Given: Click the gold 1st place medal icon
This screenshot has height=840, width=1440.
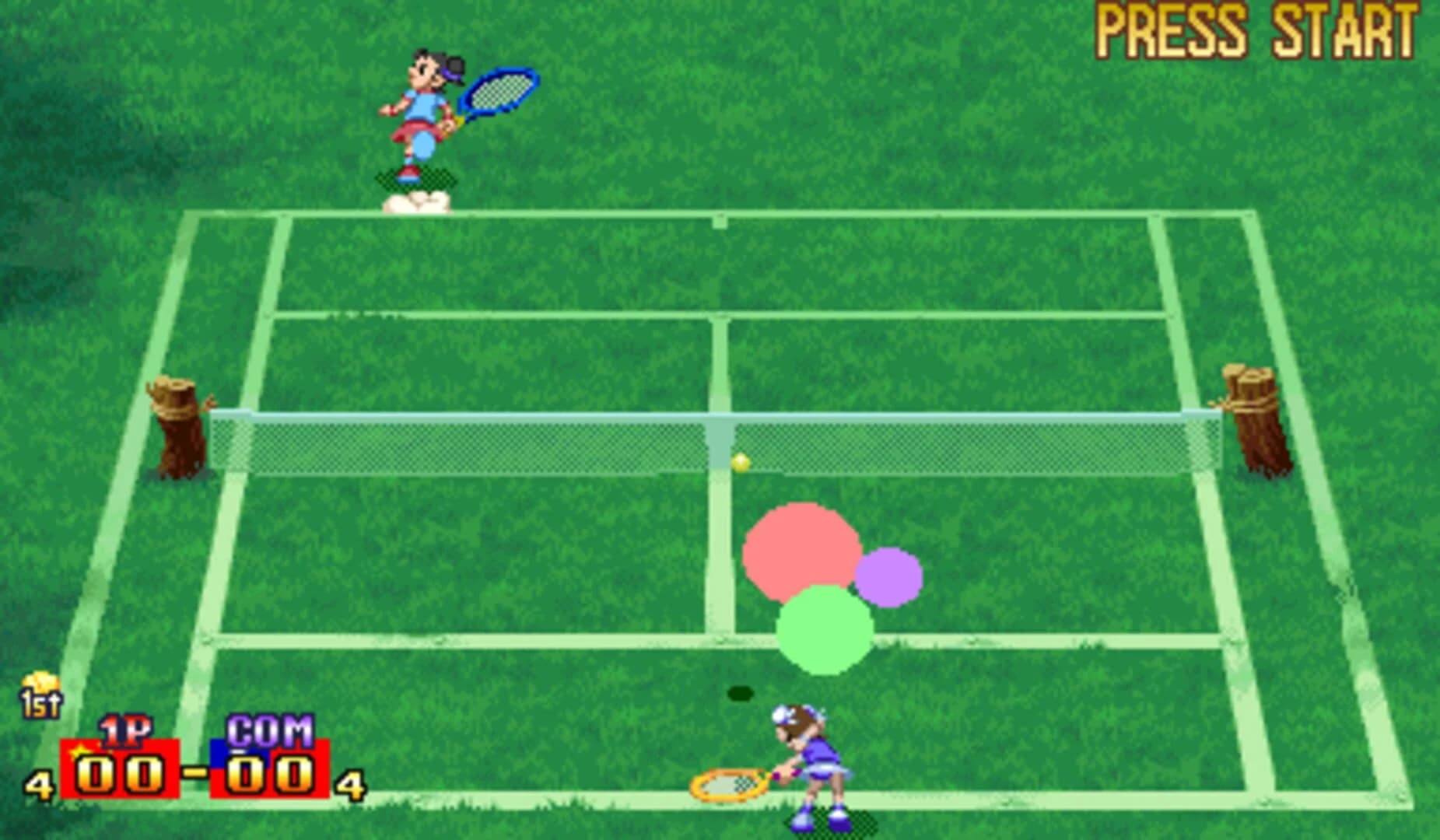Looking at the screenshot, I should [43, 696].
